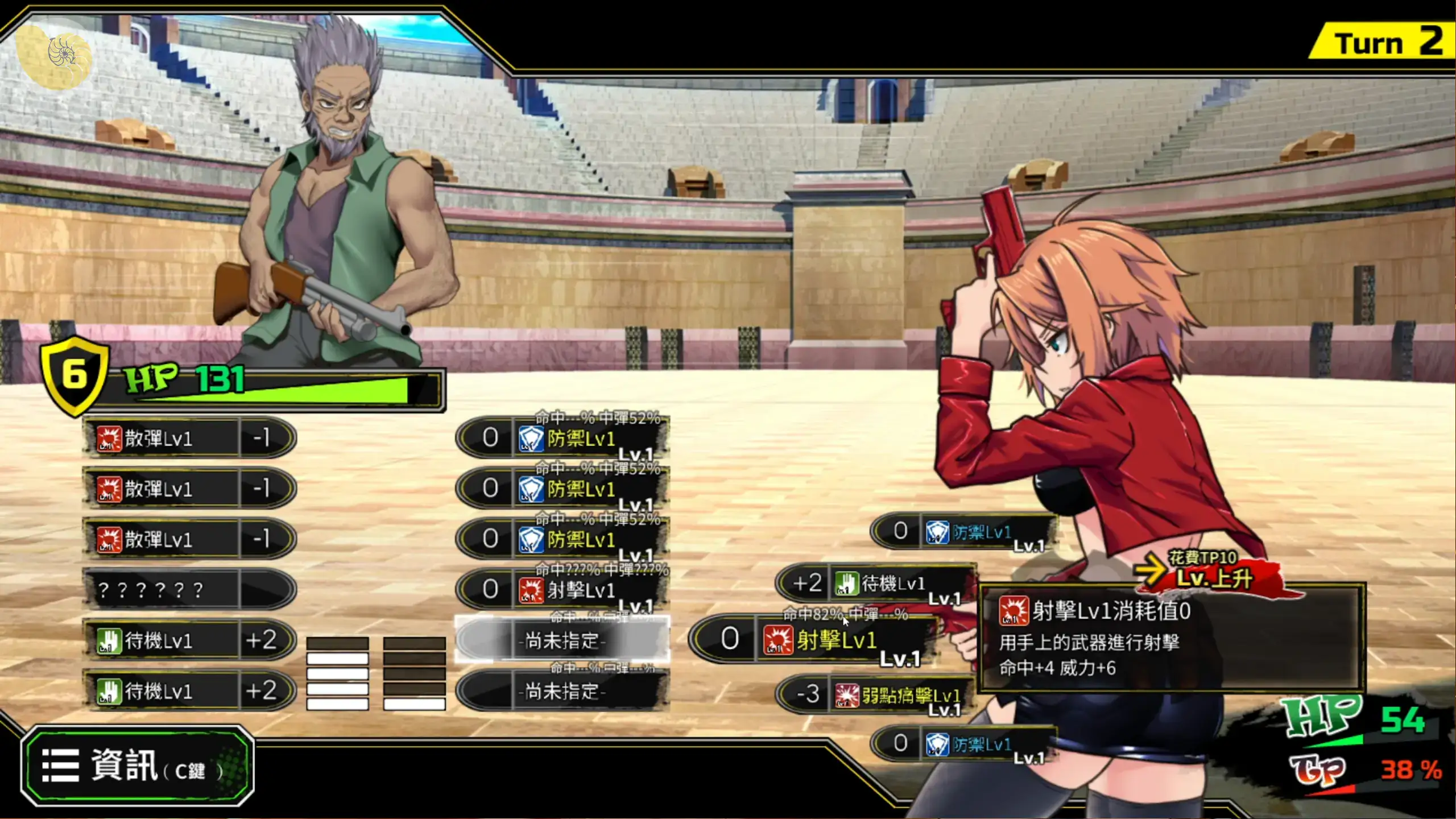Activate the Lv.上升 level-up button
This screenshot has width=1456, height=819.
1213,577
